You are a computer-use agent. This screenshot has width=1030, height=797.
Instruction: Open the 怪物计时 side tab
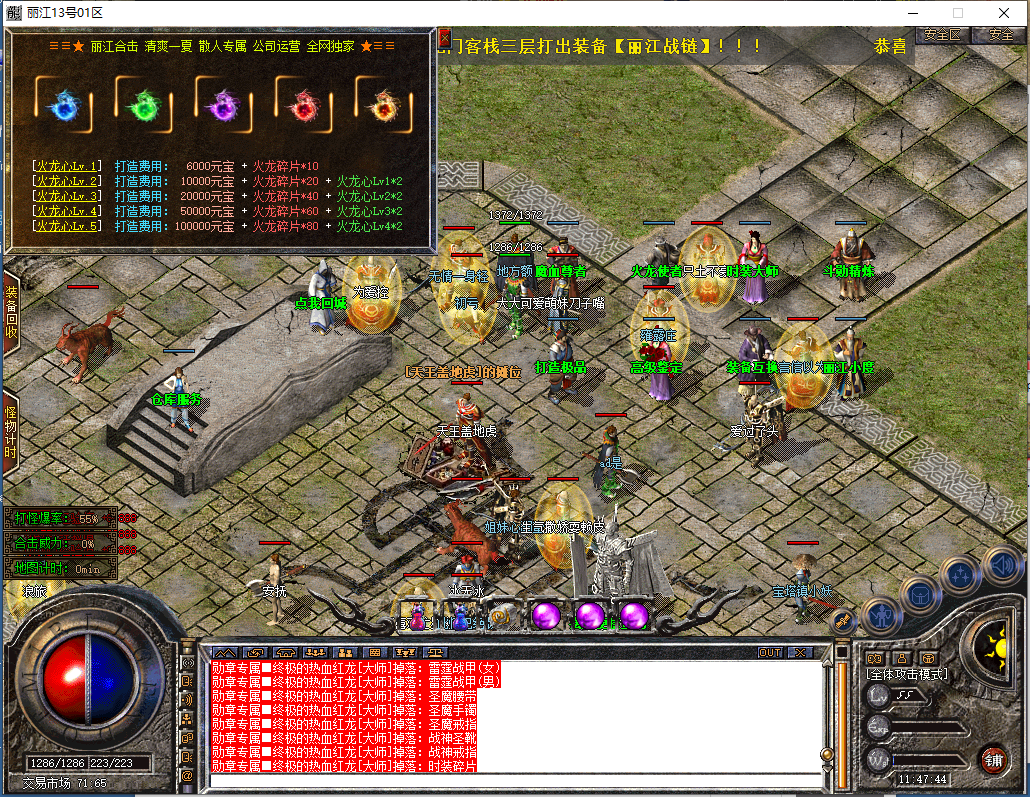point(10,431)
